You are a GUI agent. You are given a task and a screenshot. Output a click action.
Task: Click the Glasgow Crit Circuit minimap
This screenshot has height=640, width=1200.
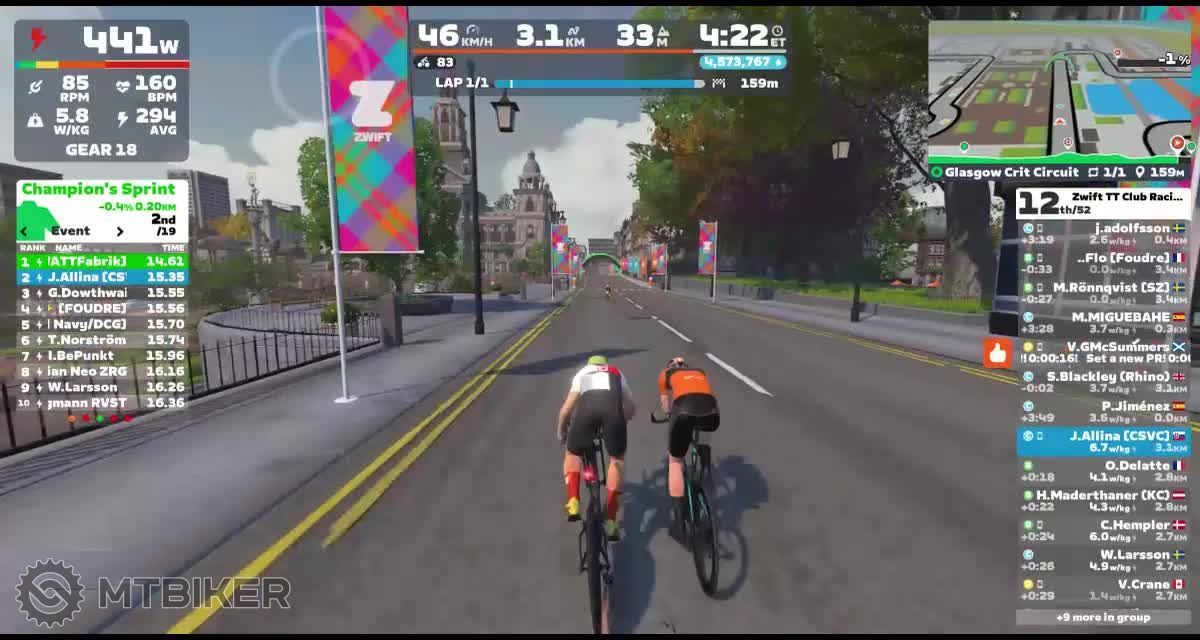[1060, 90]
